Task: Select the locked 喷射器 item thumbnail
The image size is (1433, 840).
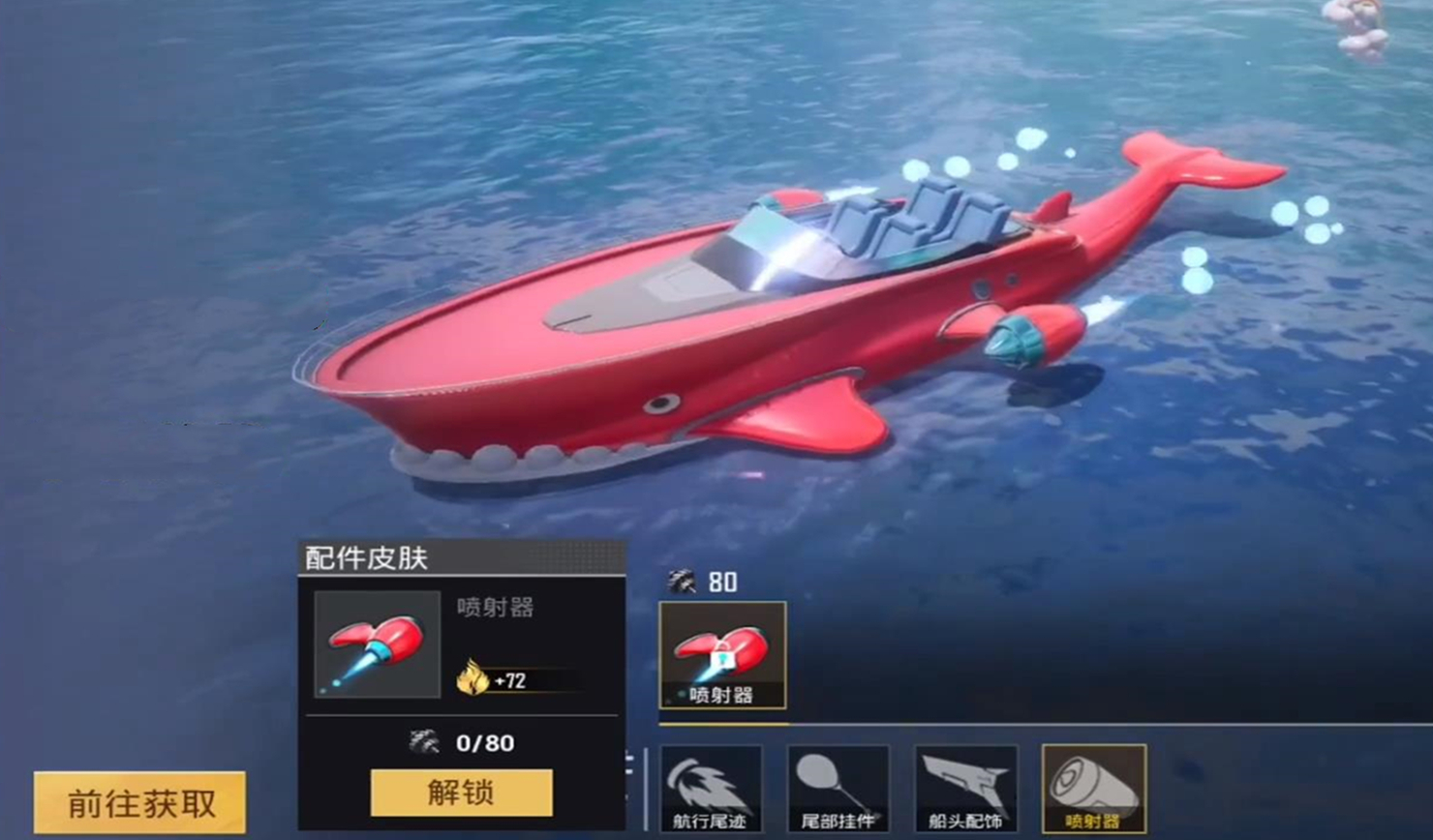Action: (x=721, y=656)
